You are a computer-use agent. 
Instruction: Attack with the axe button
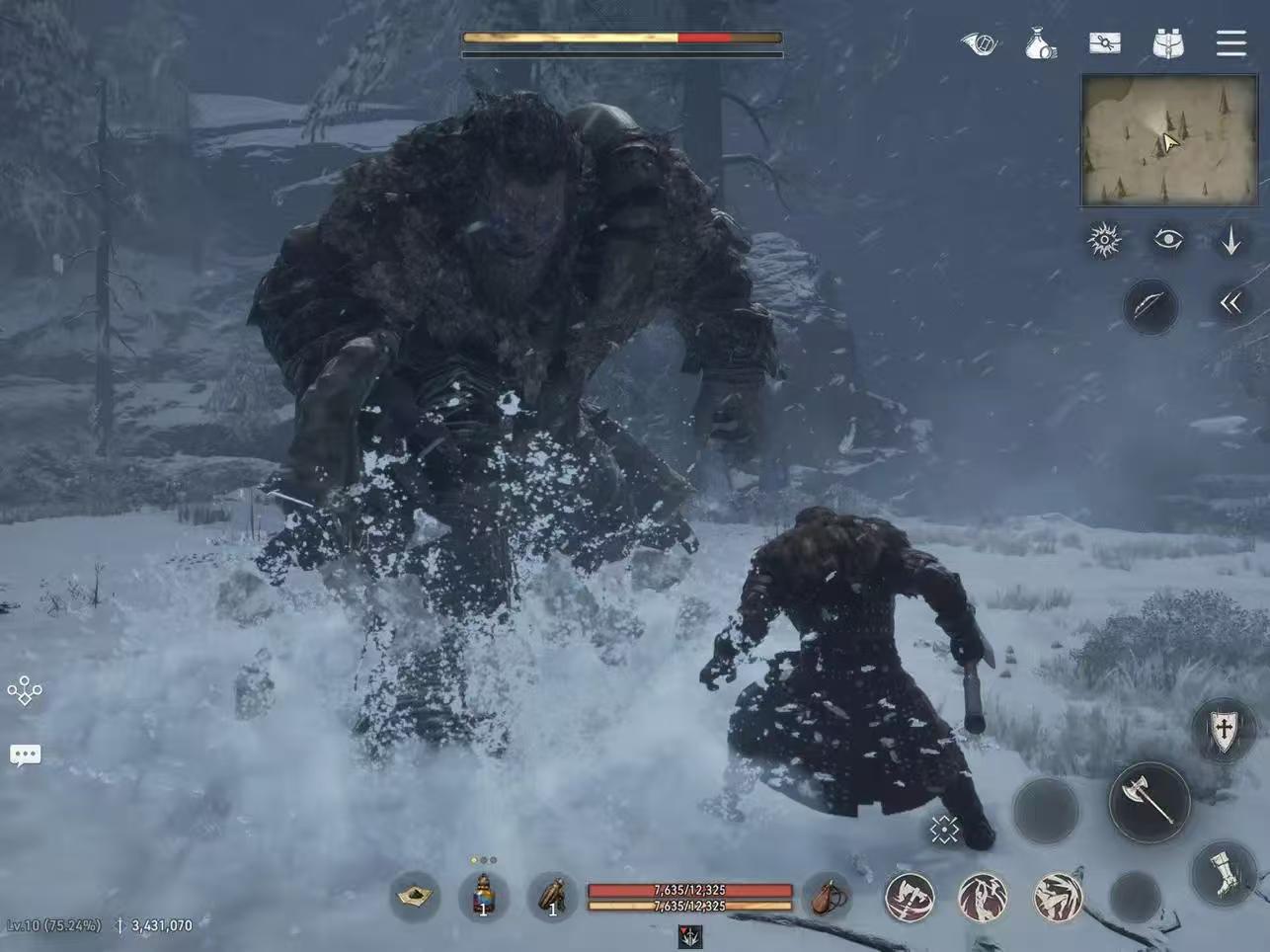point(1149,801)
